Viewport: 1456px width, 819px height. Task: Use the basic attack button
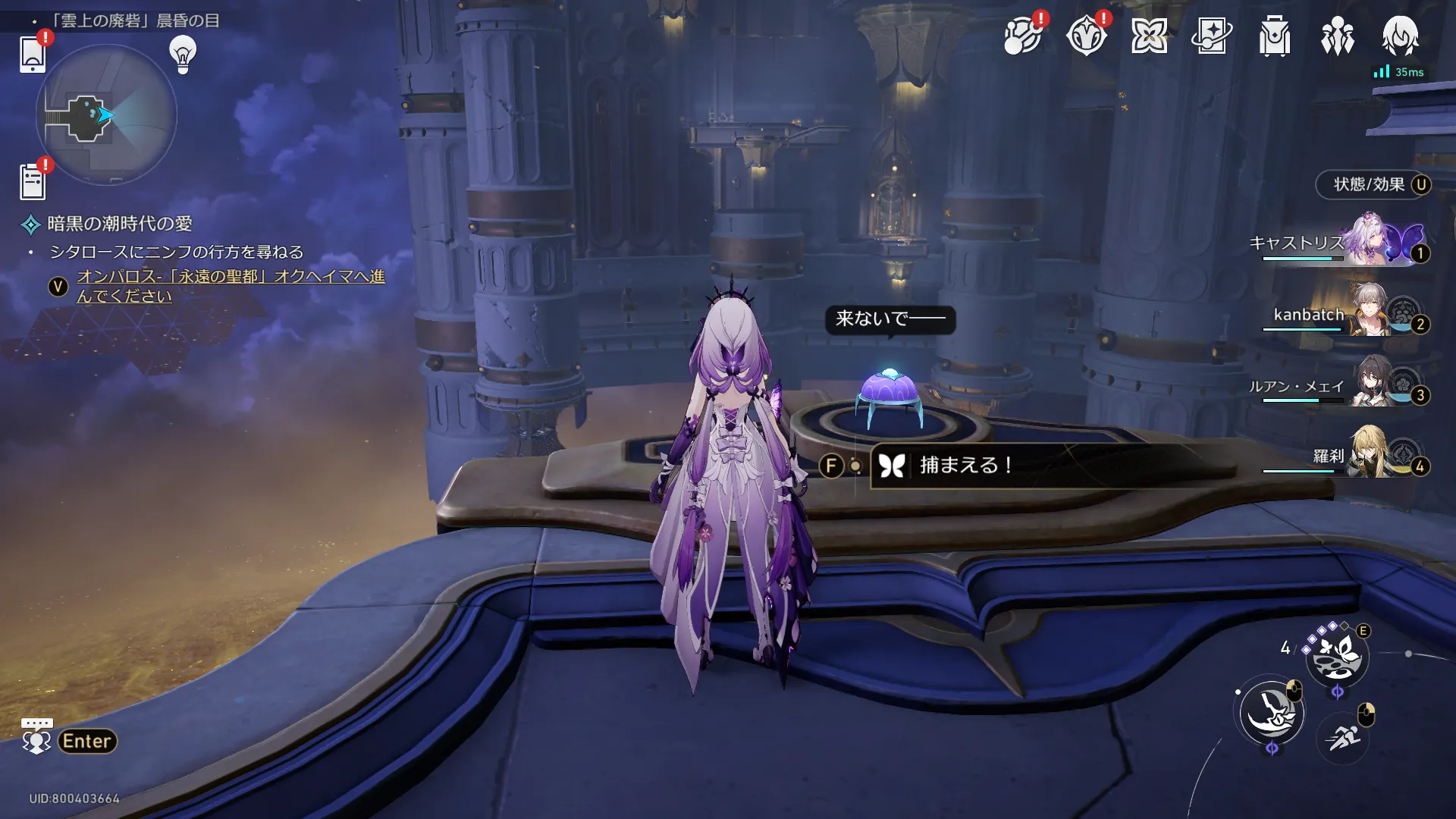(1272, 713)
